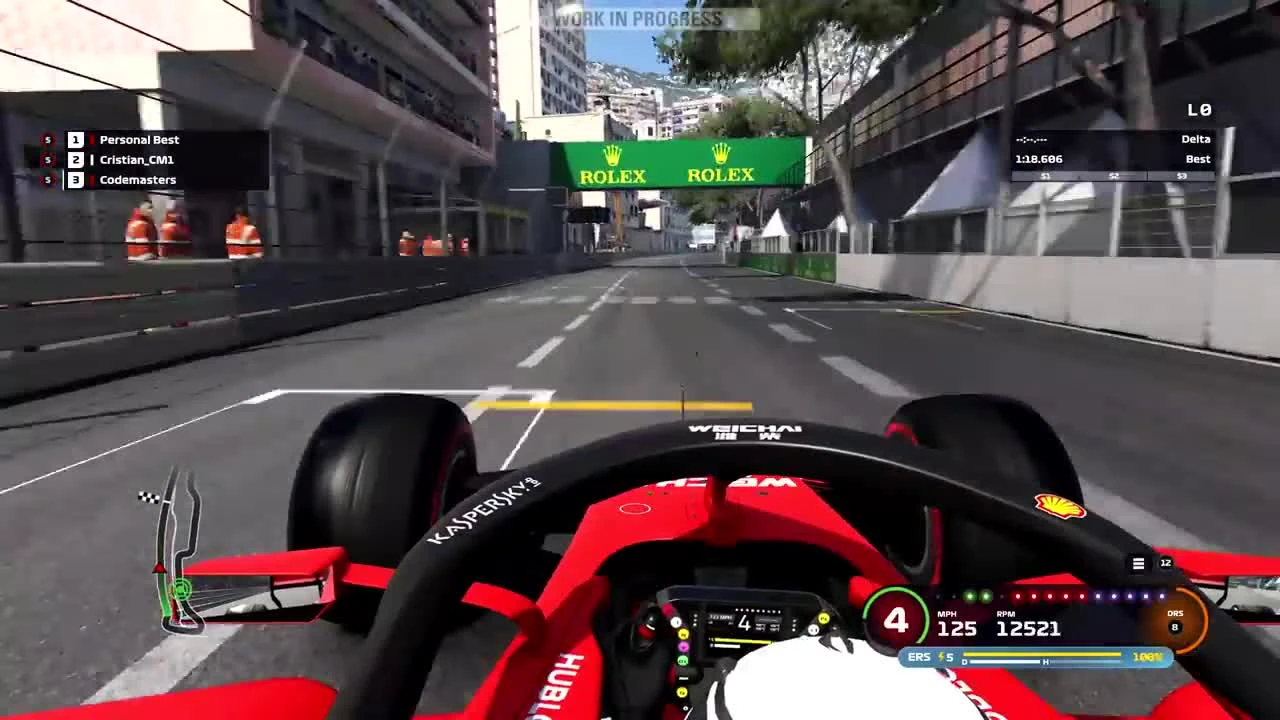Click the gear number 4 indicator

click(897, 620)
